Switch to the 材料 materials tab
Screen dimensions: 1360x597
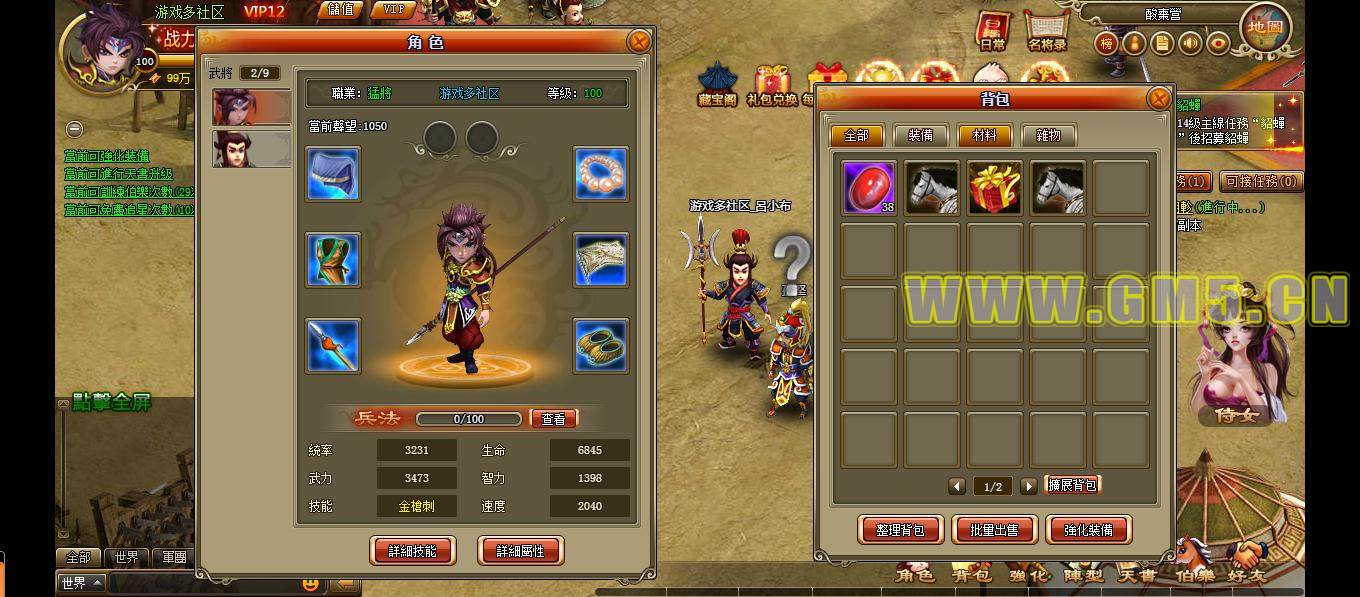984,136
